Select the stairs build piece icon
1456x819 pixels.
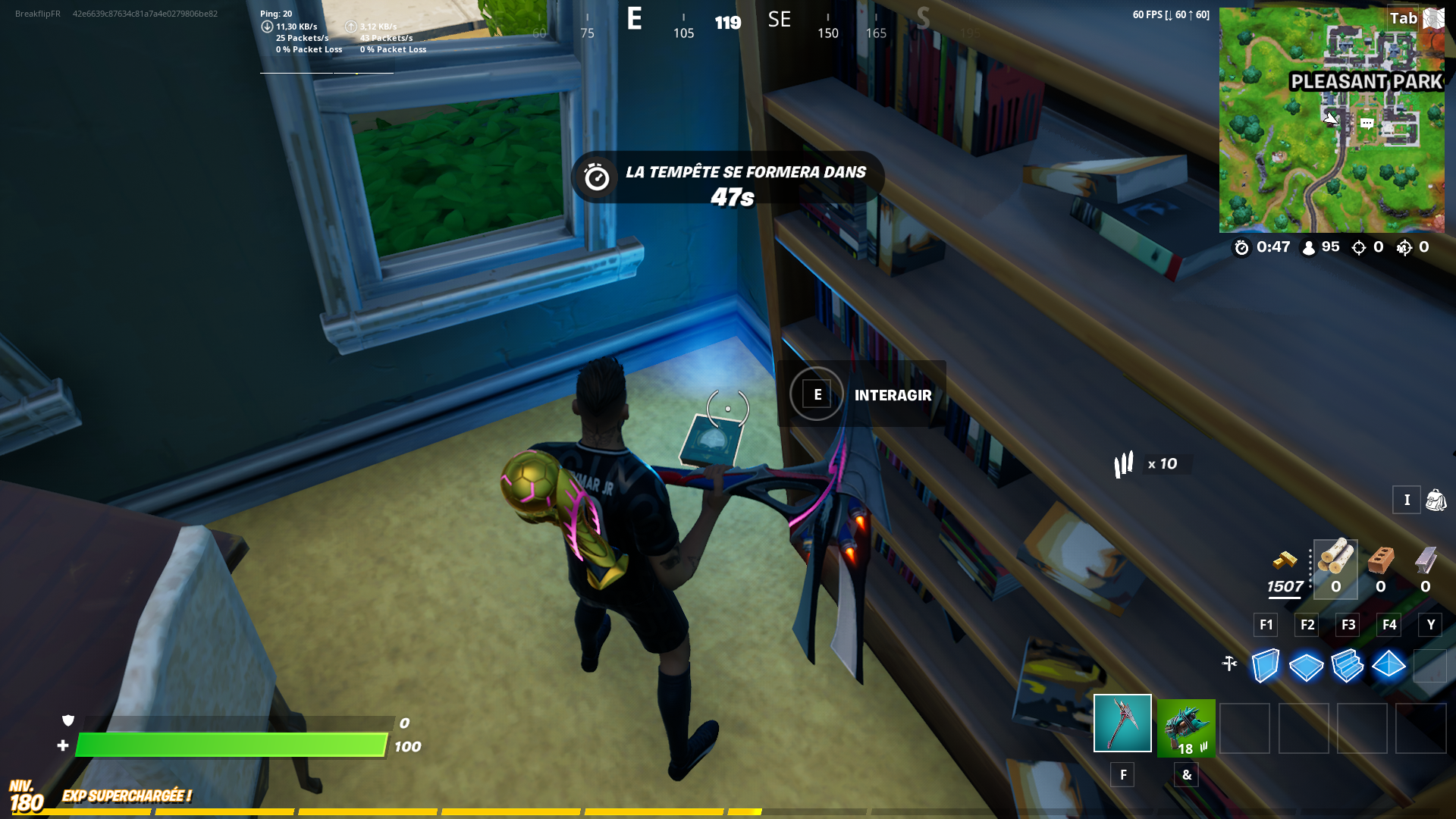pos(1348,667)
